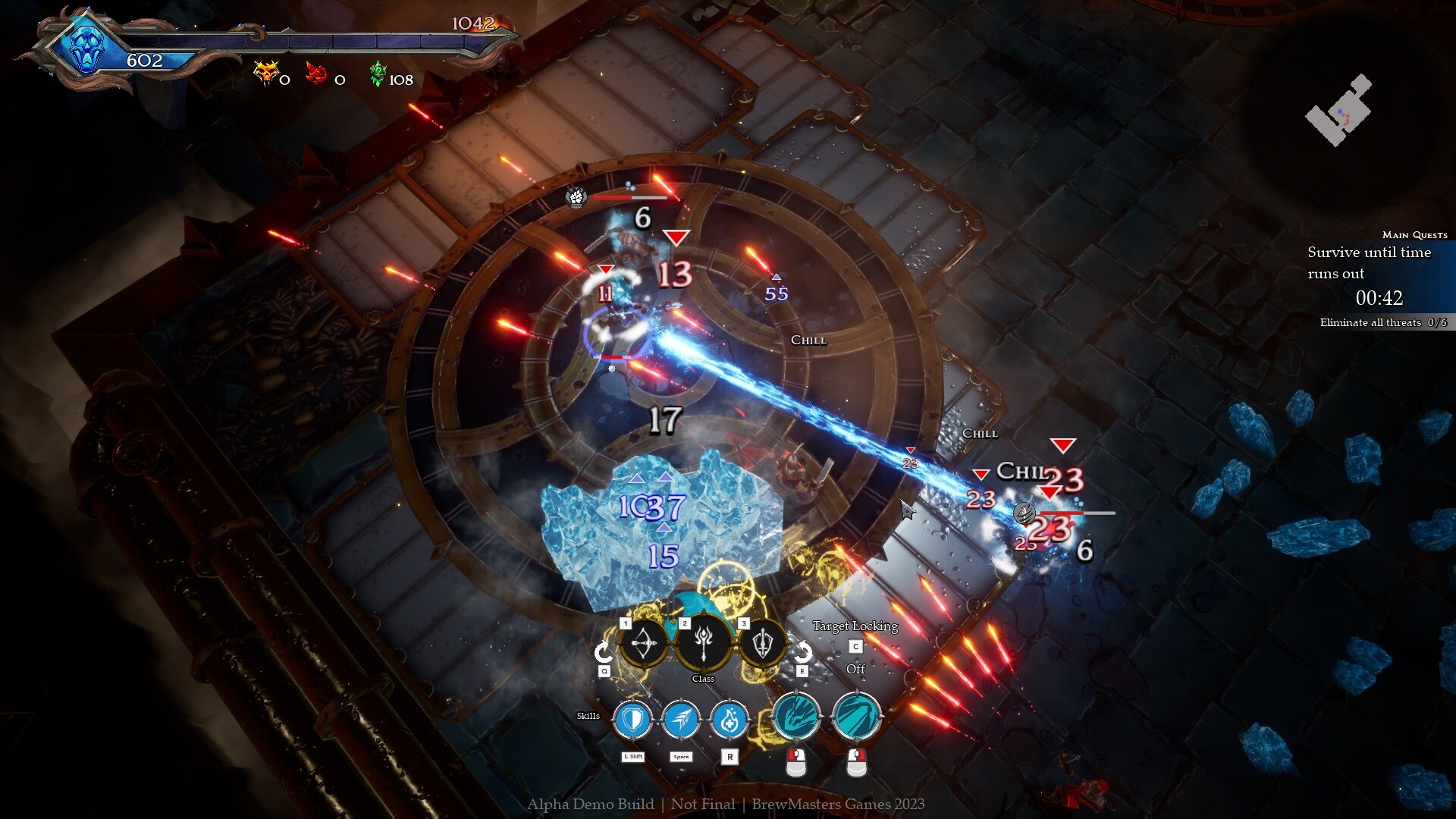This screenshot has height=819, width=1456.
Task: Open the dungeon minimap
Action: [x=1338, y=111]
